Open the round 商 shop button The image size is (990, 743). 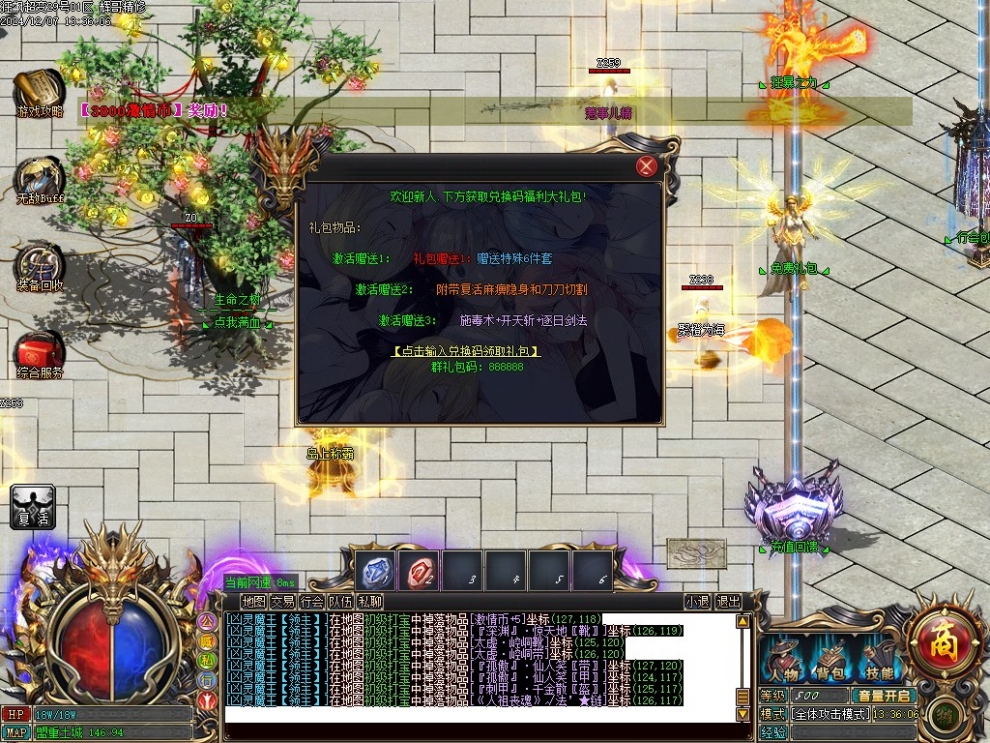(940, 635)
